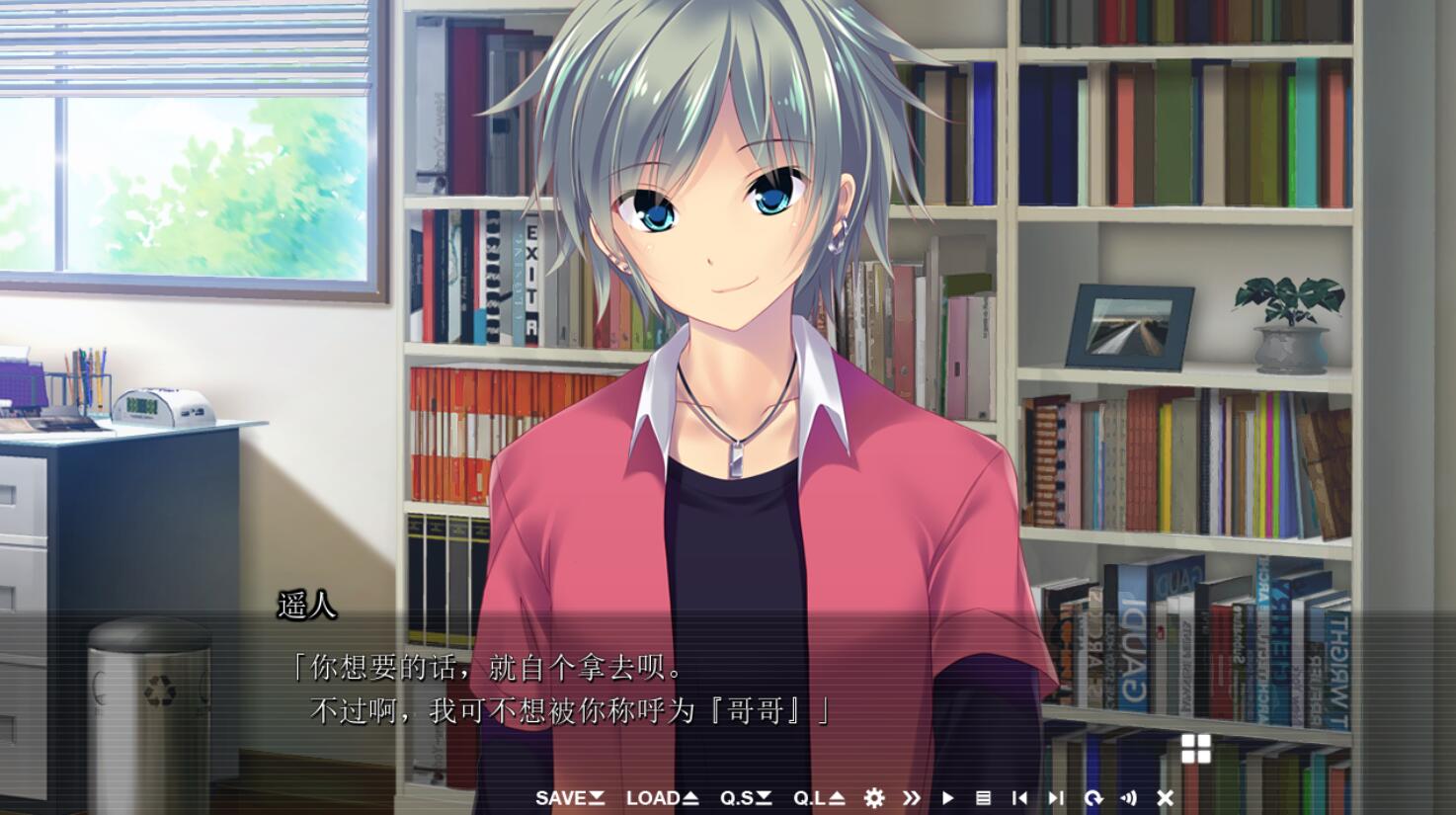
Task: Hide the text window with the X
Action: (x=1166, y=798)
